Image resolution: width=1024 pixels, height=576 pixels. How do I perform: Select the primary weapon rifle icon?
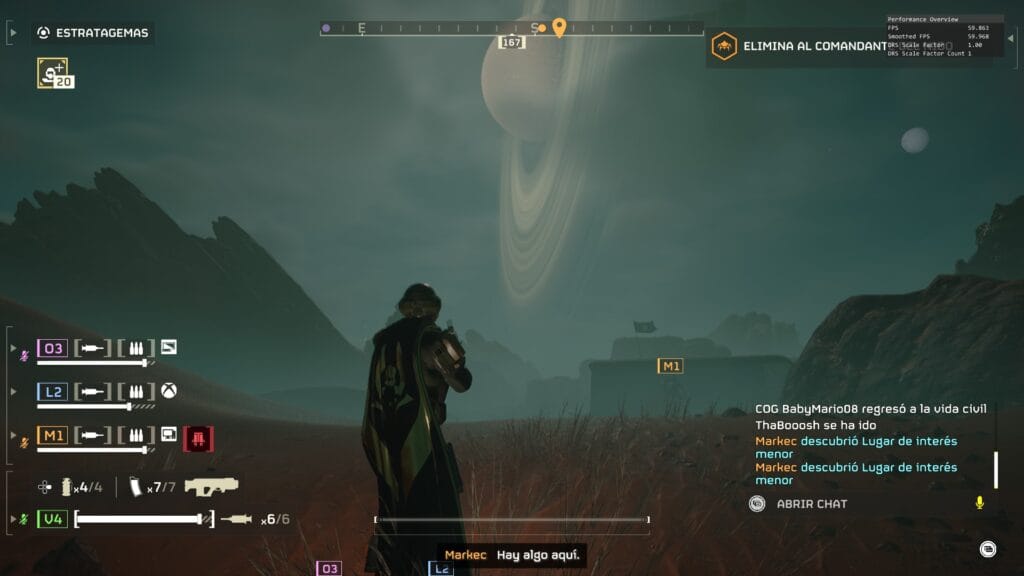coord(211,487)
